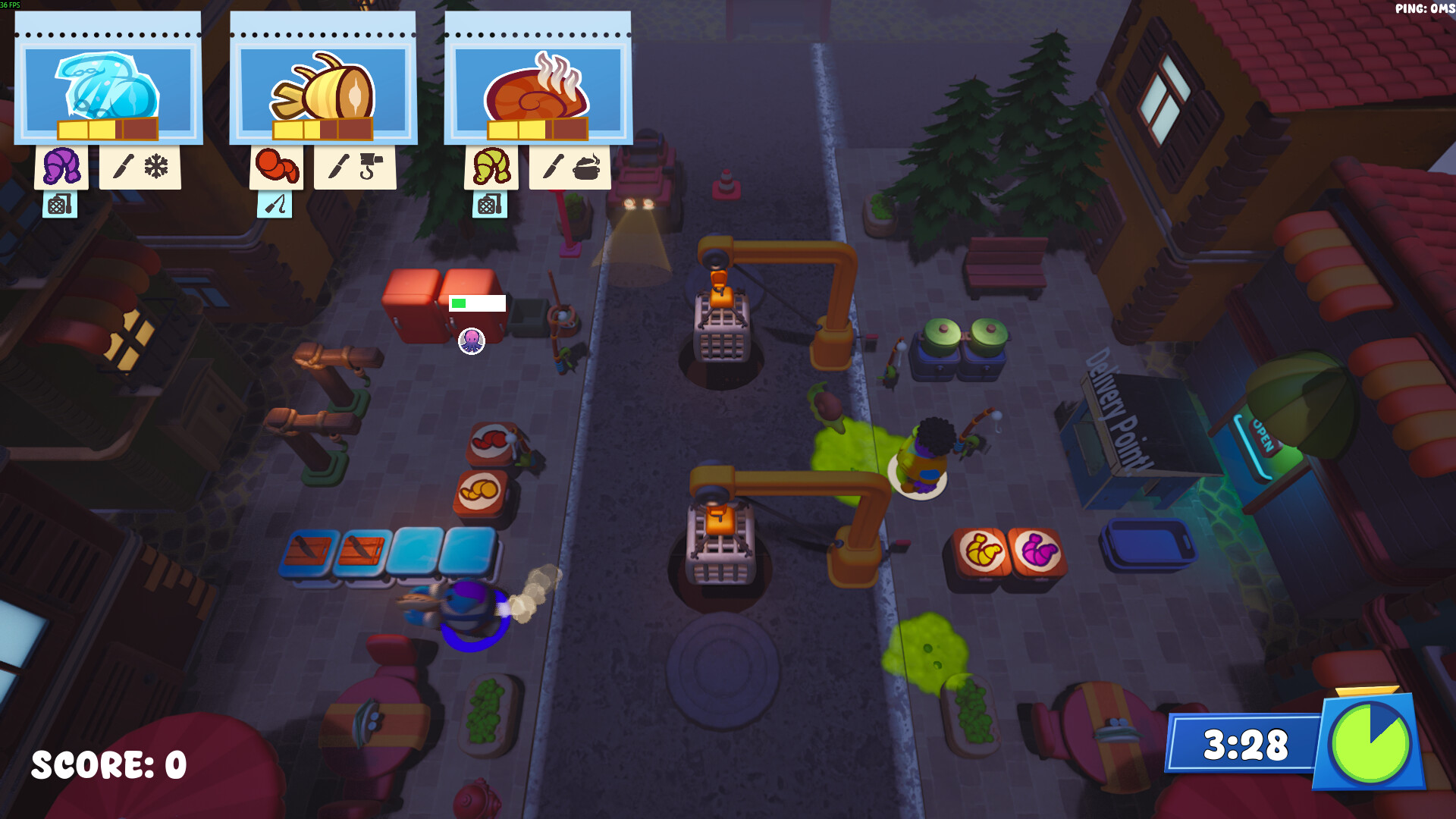Click the fishing rod tool icon
This screenshot has width=1456, height=819.
pyautogui.click(x=275, y=204)
